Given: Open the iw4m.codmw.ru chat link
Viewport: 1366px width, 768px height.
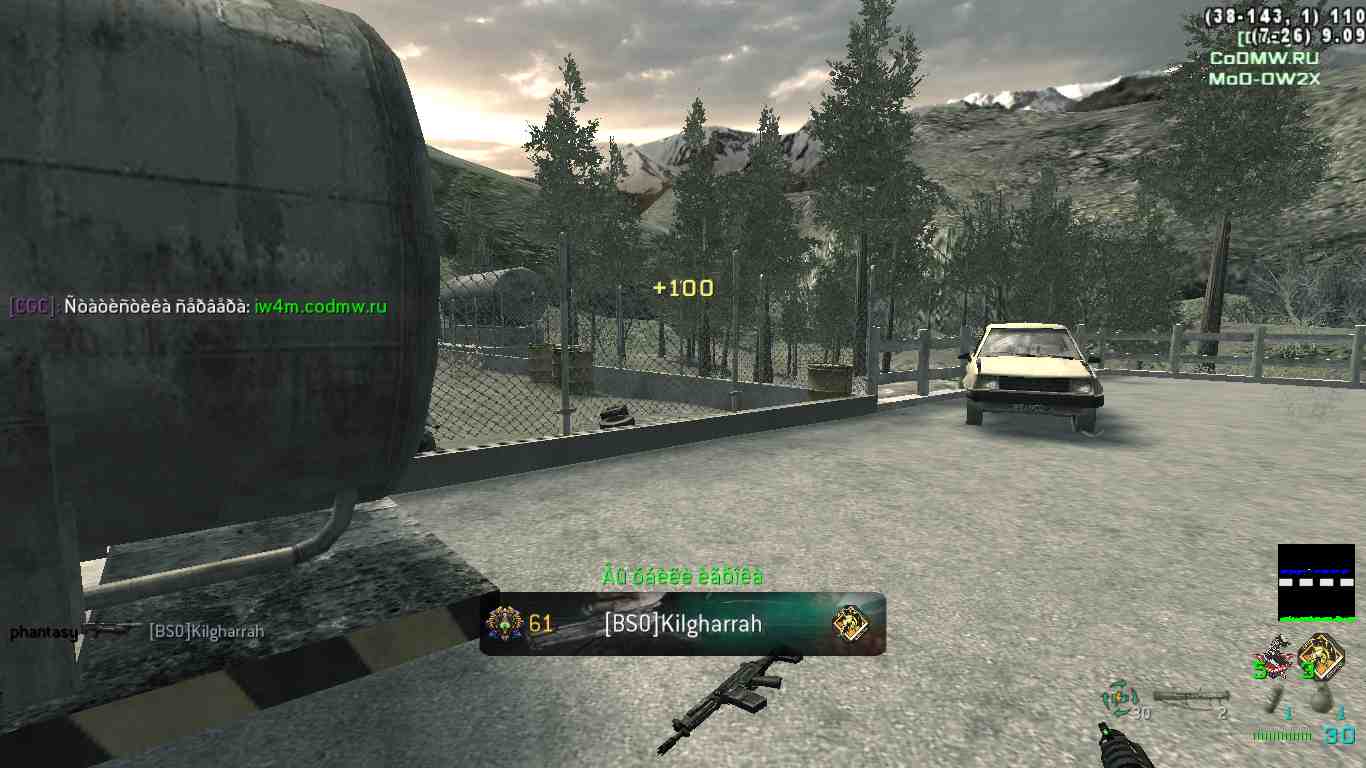Looking at the screenshot, I should (x=320, y=307).
